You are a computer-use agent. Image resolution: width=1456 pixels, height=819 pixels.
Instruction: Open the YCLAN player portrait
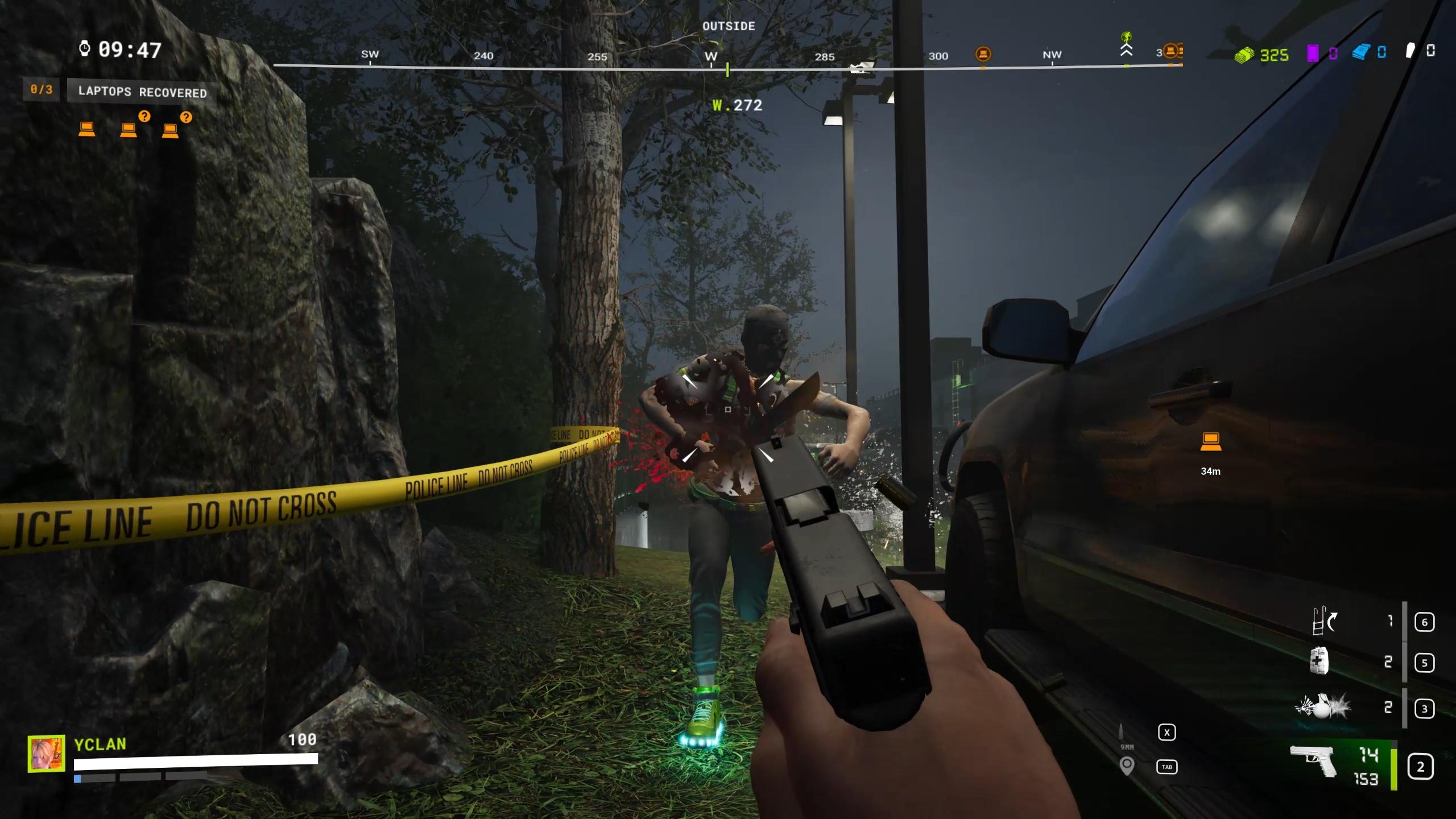pos(46,754)
